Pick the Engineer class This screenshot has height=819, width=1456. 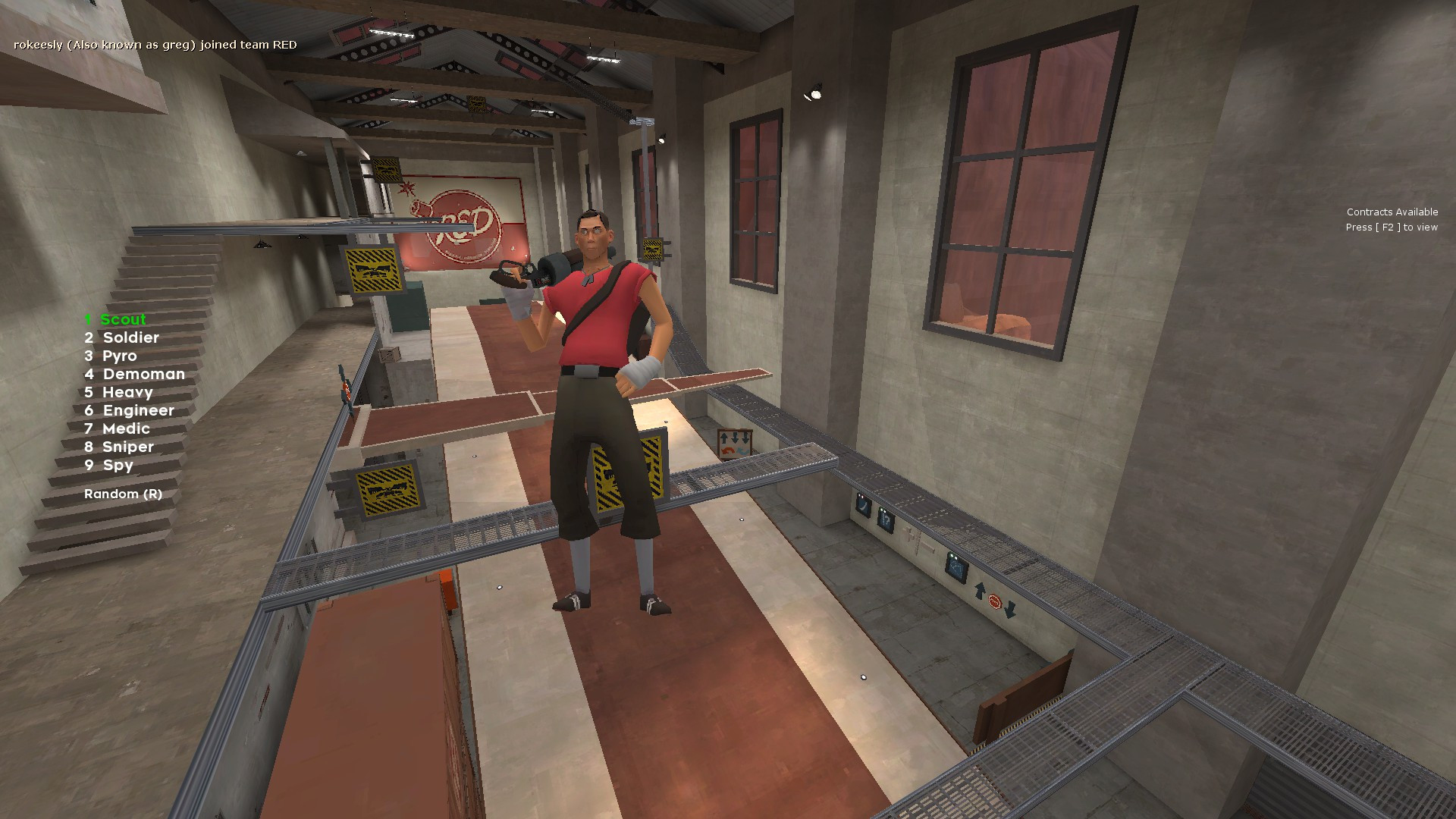(x=138, y=410)
